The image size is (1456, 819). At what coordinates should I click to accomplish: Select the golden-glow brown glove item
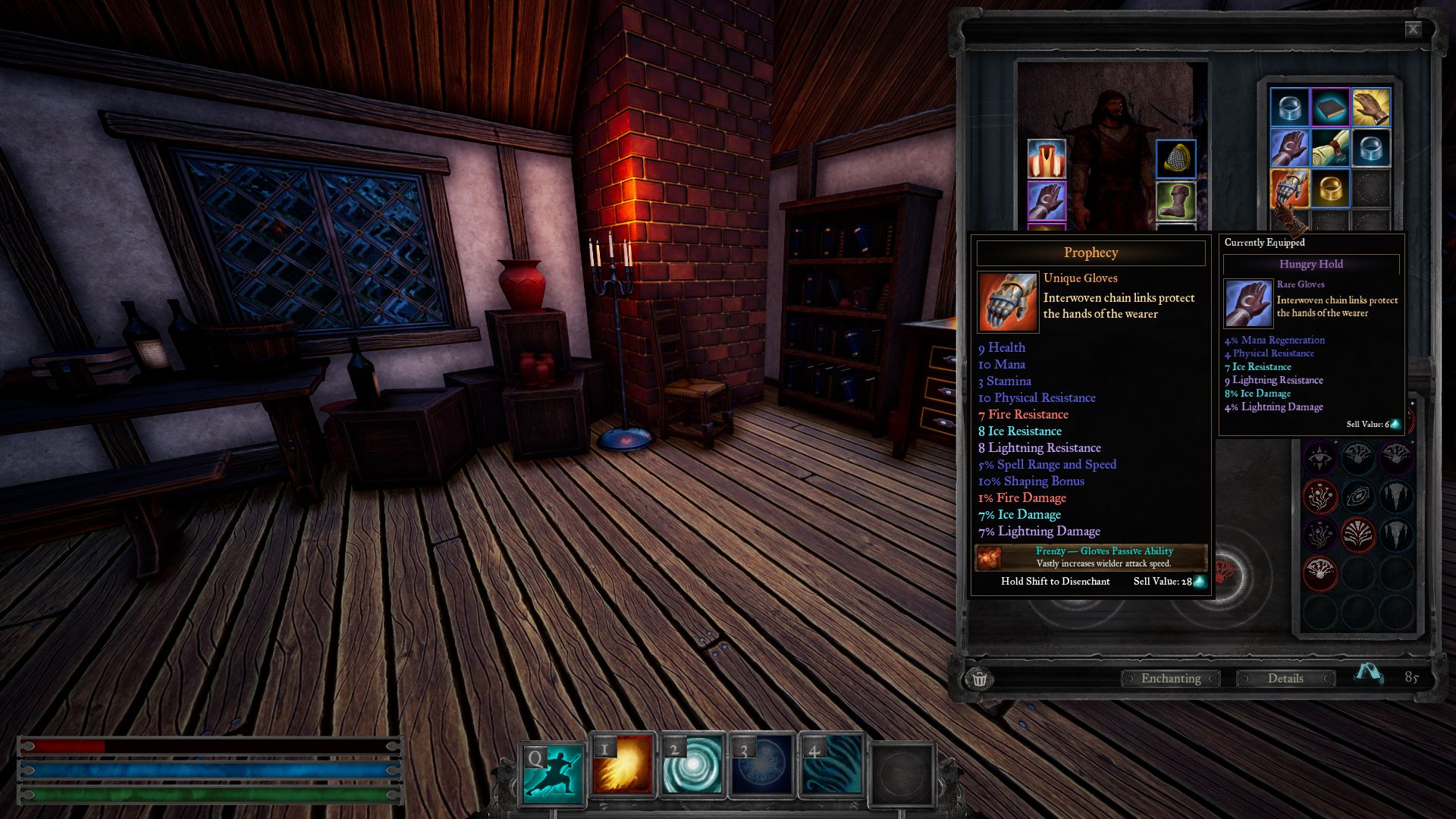[1370, 108]
